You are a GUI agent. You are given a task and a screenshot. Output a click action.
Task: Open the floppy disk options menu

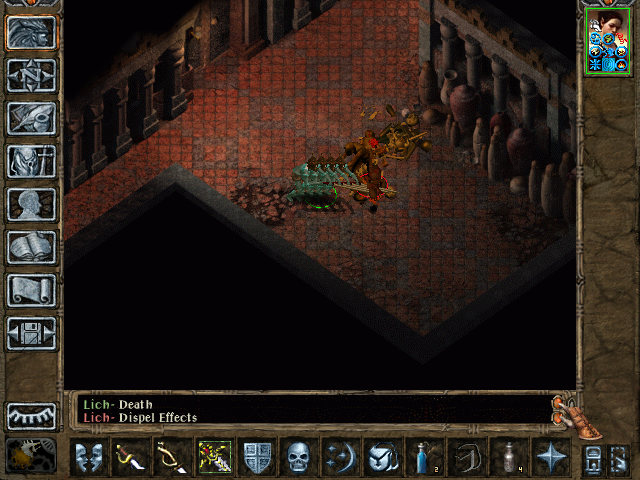pos(31,333)
